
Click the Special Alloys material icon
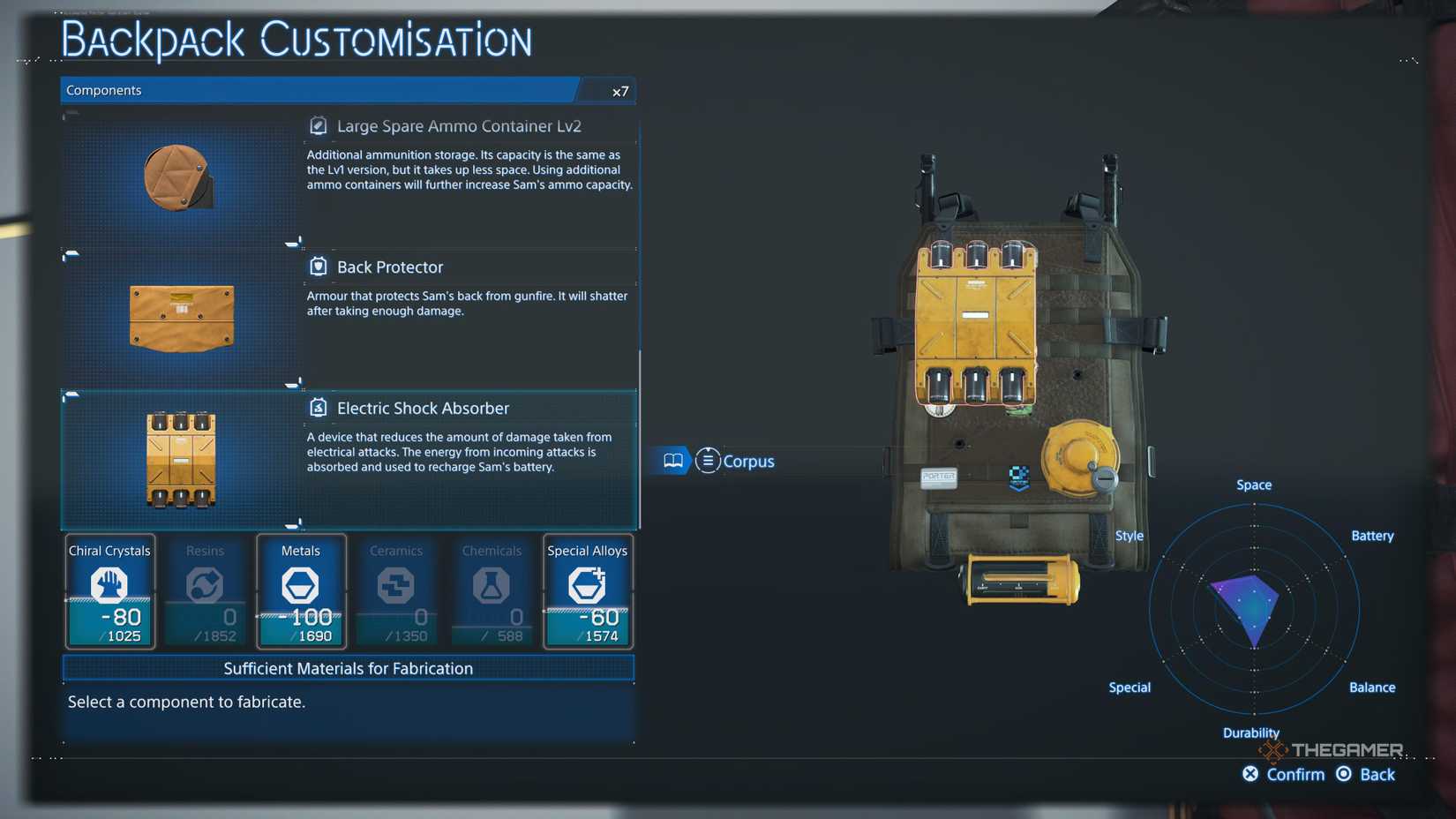coord(587,584)
